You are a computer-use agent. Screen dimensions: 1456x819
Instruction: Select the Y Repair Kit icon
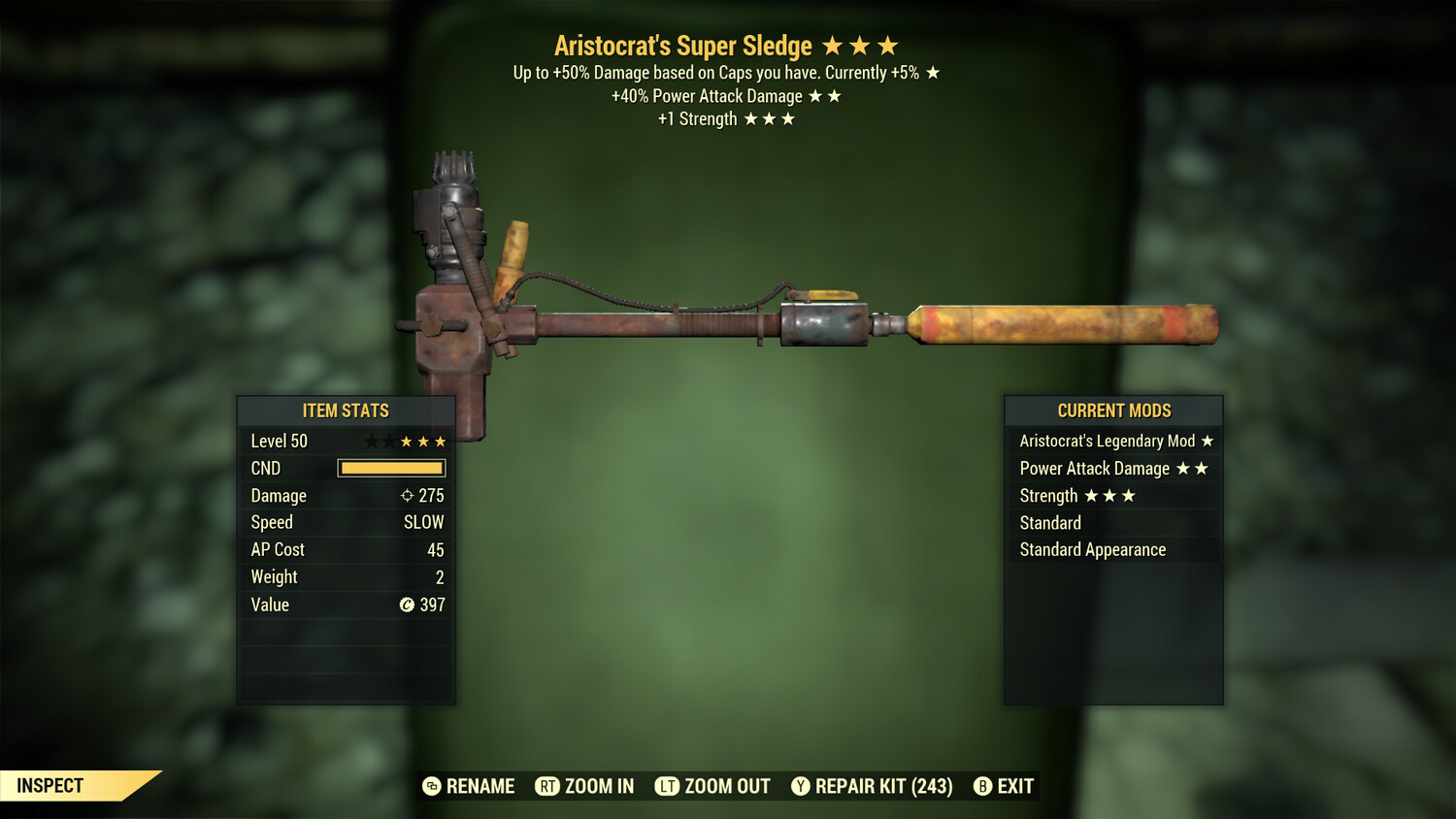[801, 786]
